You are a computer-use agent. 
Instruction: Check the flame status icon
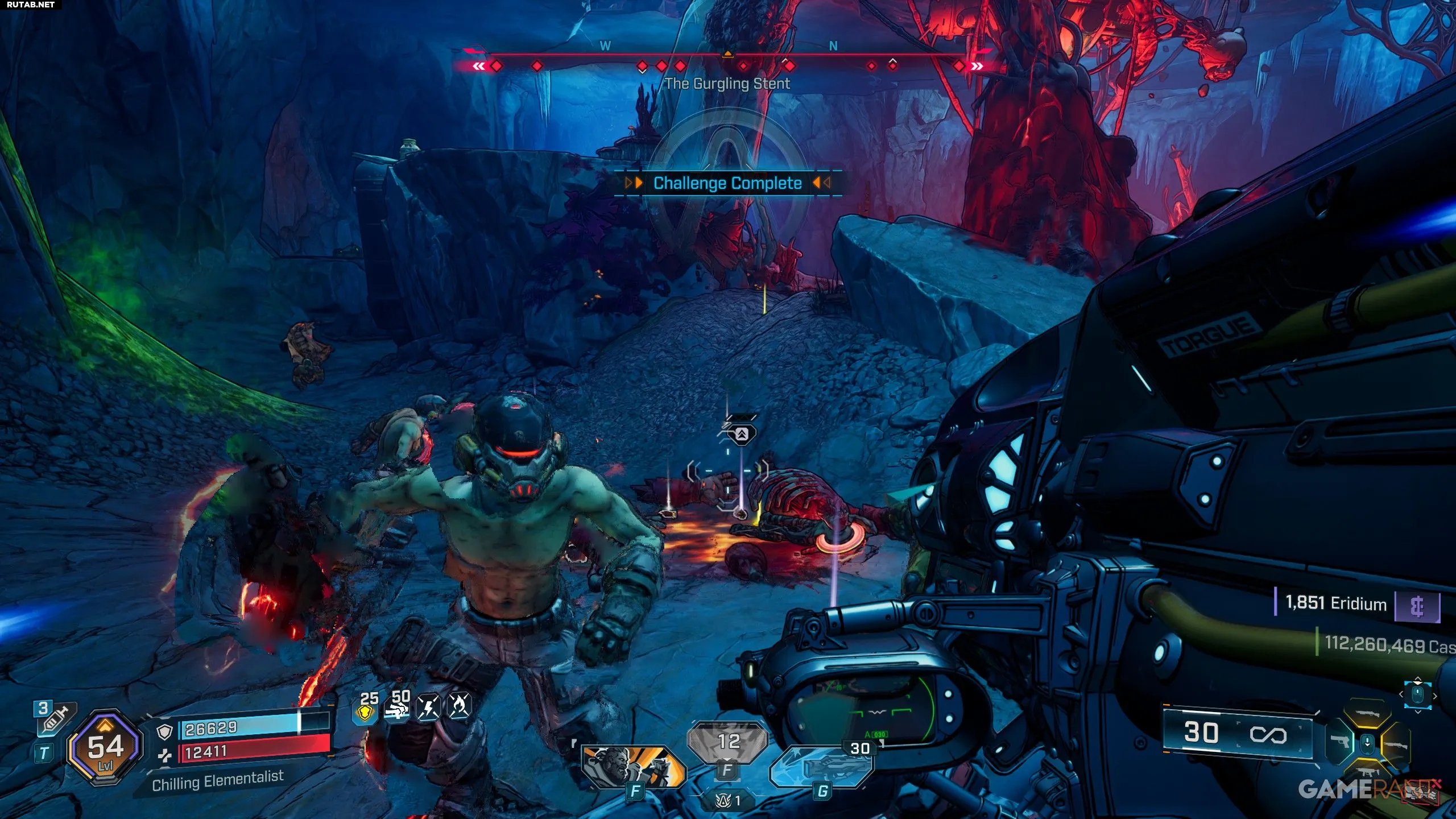point(460,706)
